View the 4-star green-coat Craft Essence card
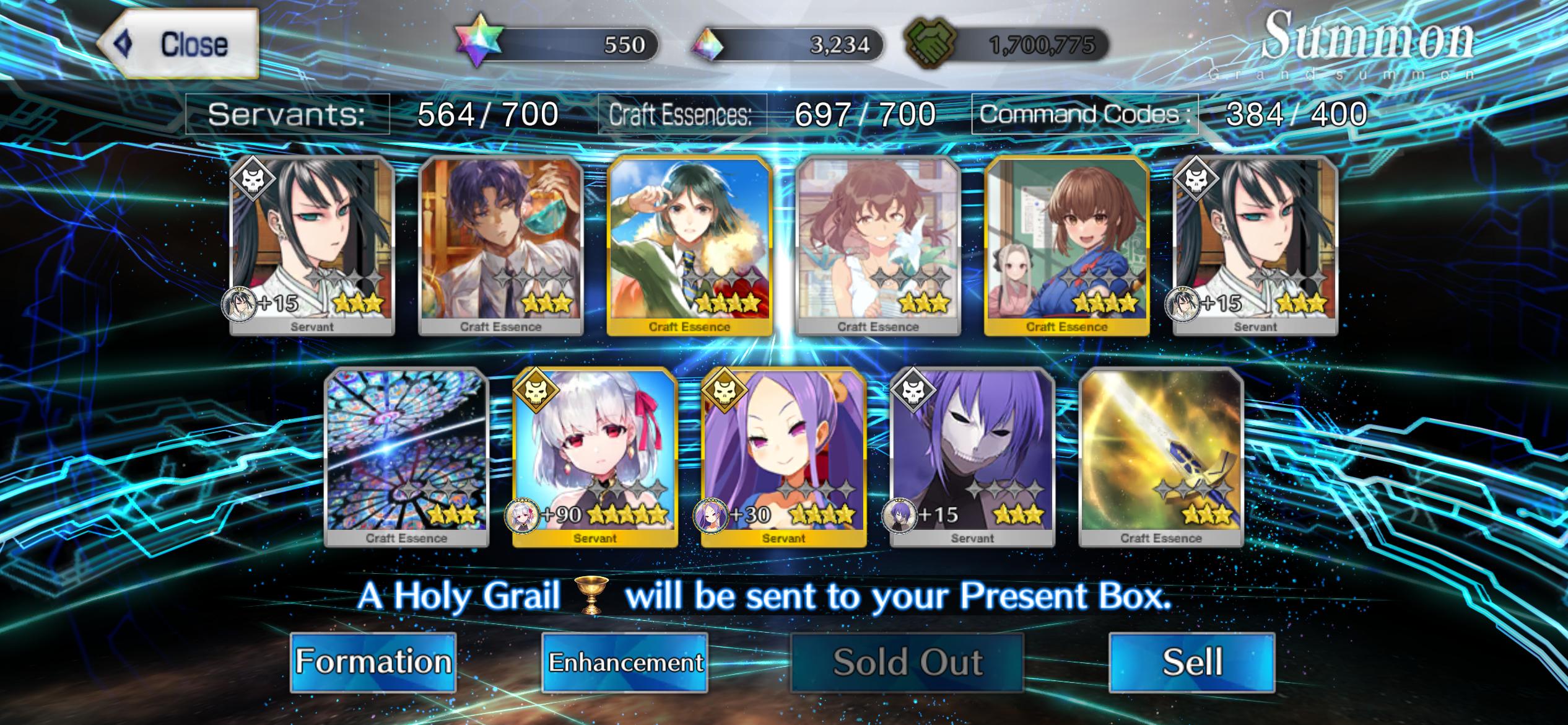Screen dimensions: 1568x725 (x=689, y=245)
